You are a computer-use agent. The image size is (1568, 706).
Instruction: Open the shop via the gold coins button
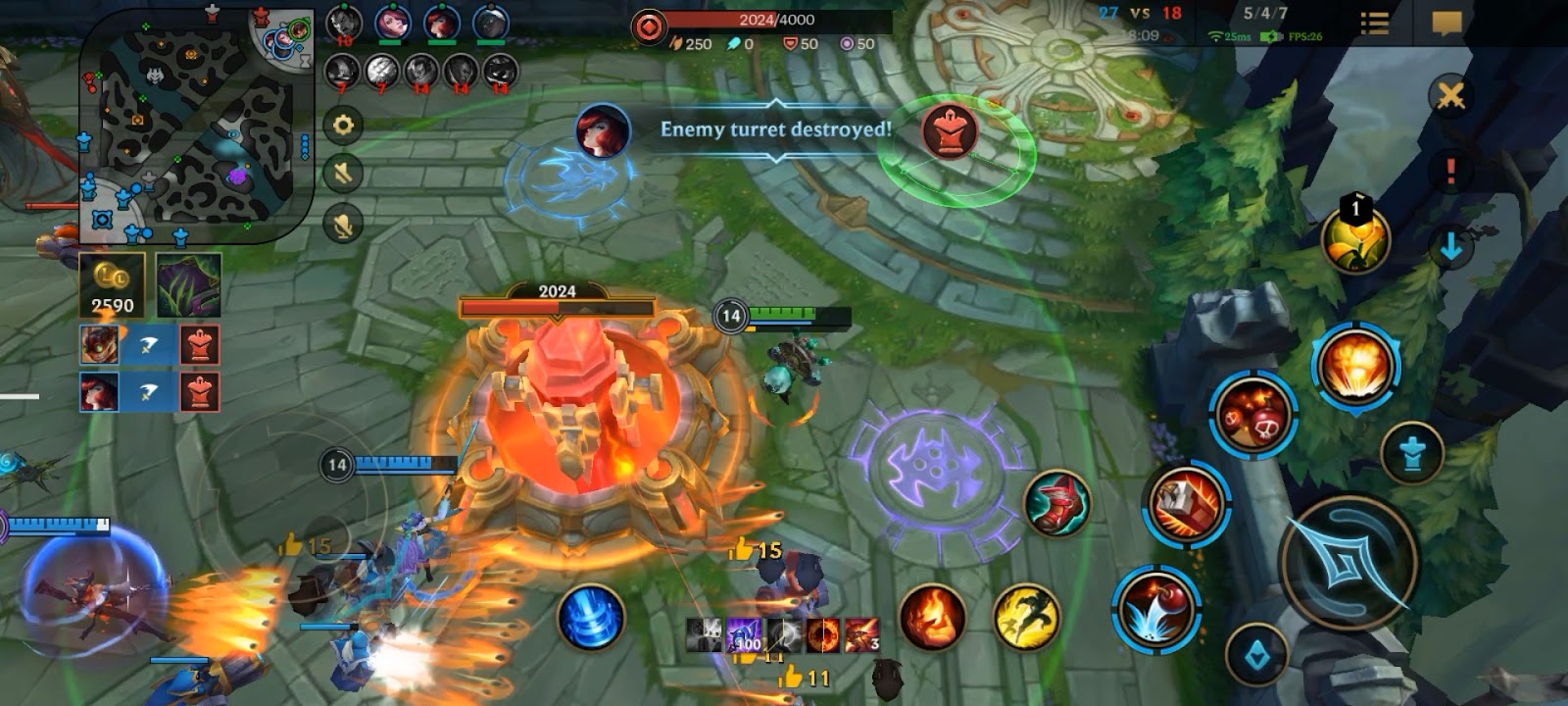[112, 285]
